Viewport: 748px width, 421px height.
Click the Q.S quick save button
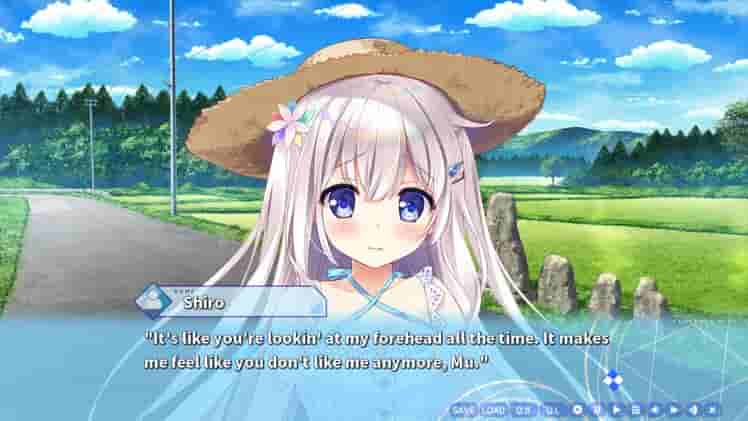(x=523, y=410)
